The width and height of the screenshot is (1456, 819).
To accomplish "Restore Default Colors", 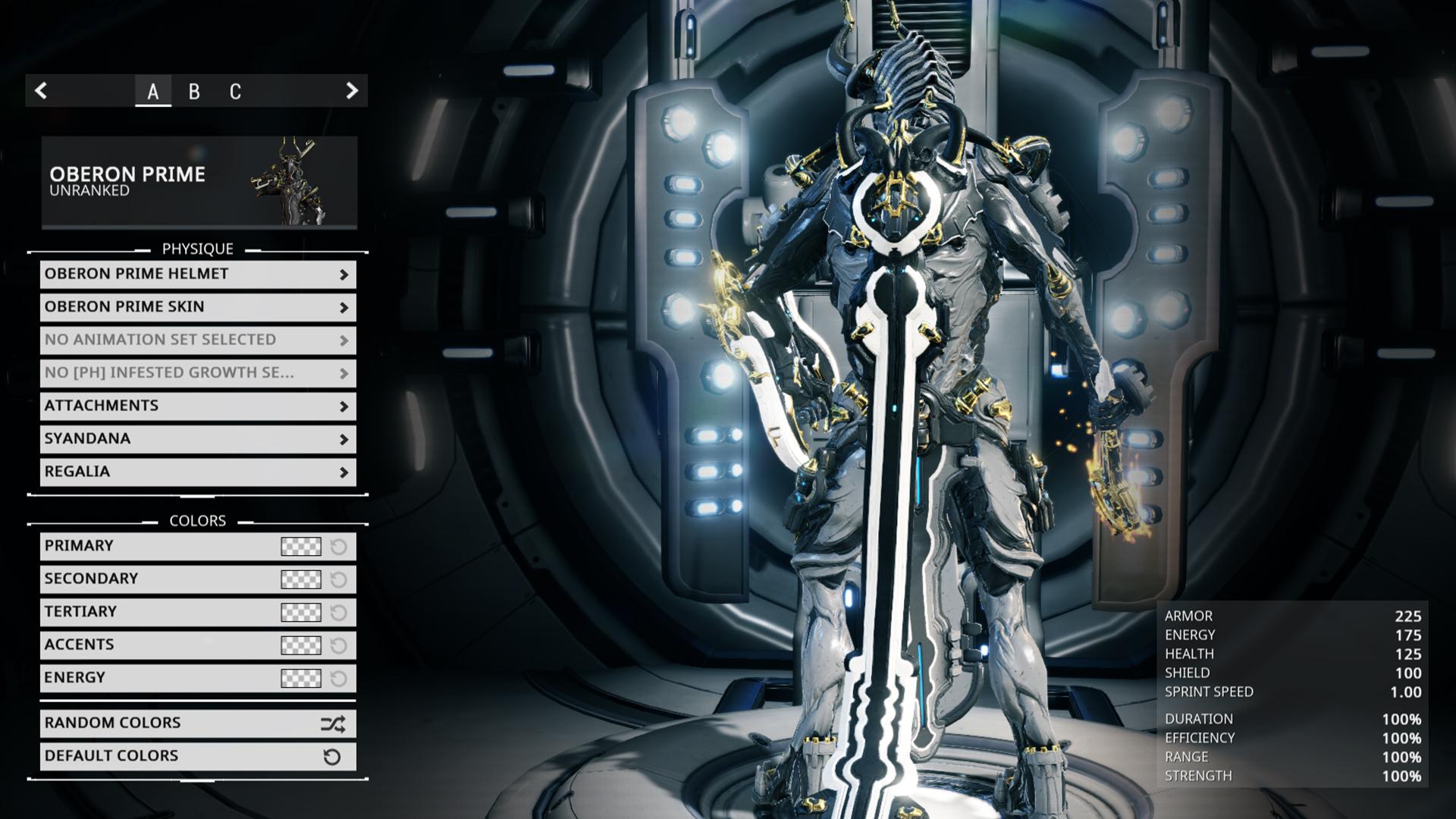I will (x=198, y=756).
